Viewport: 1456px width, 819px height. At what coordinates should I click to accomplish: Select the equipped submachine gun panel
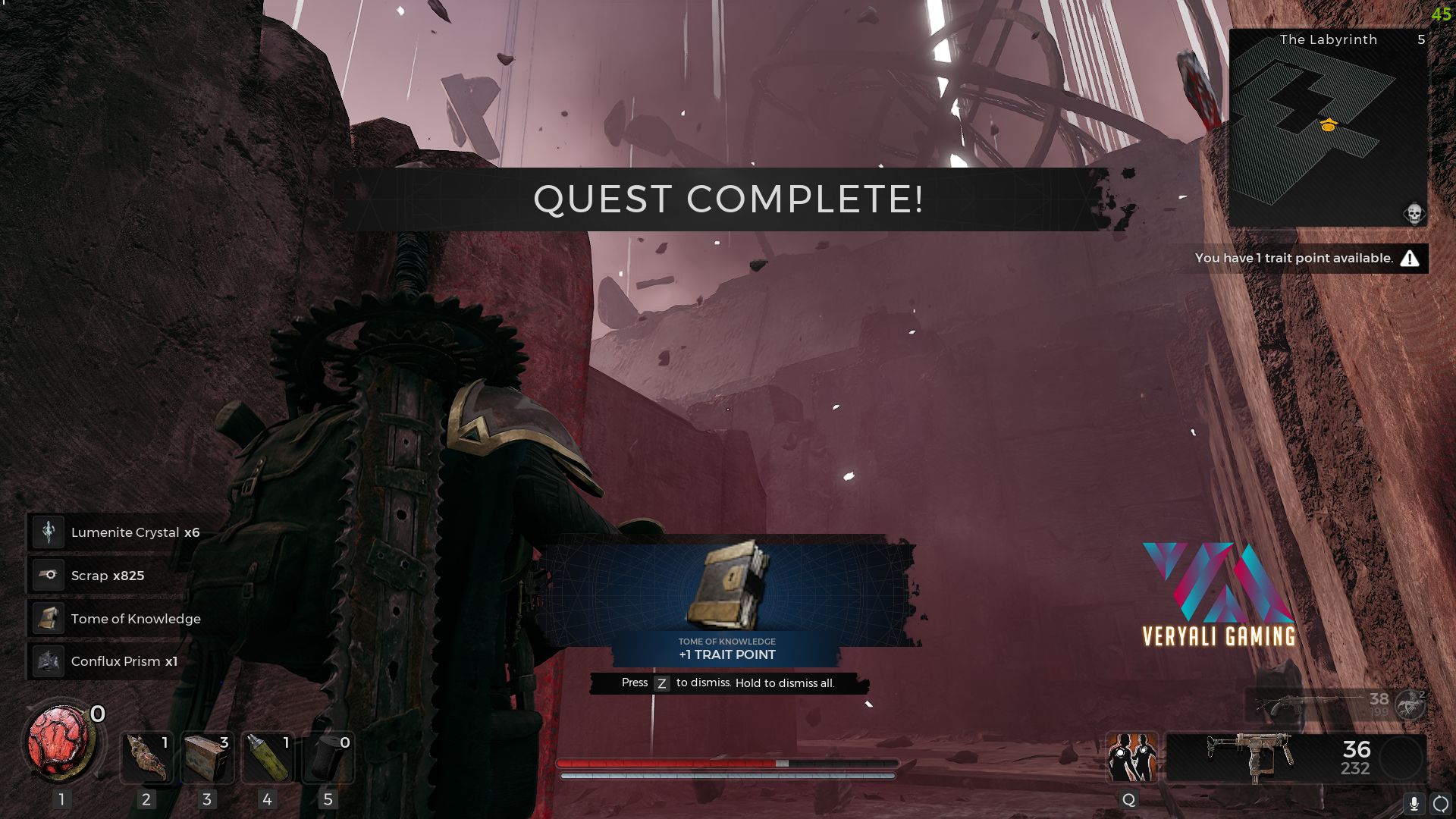(1295, 757)
